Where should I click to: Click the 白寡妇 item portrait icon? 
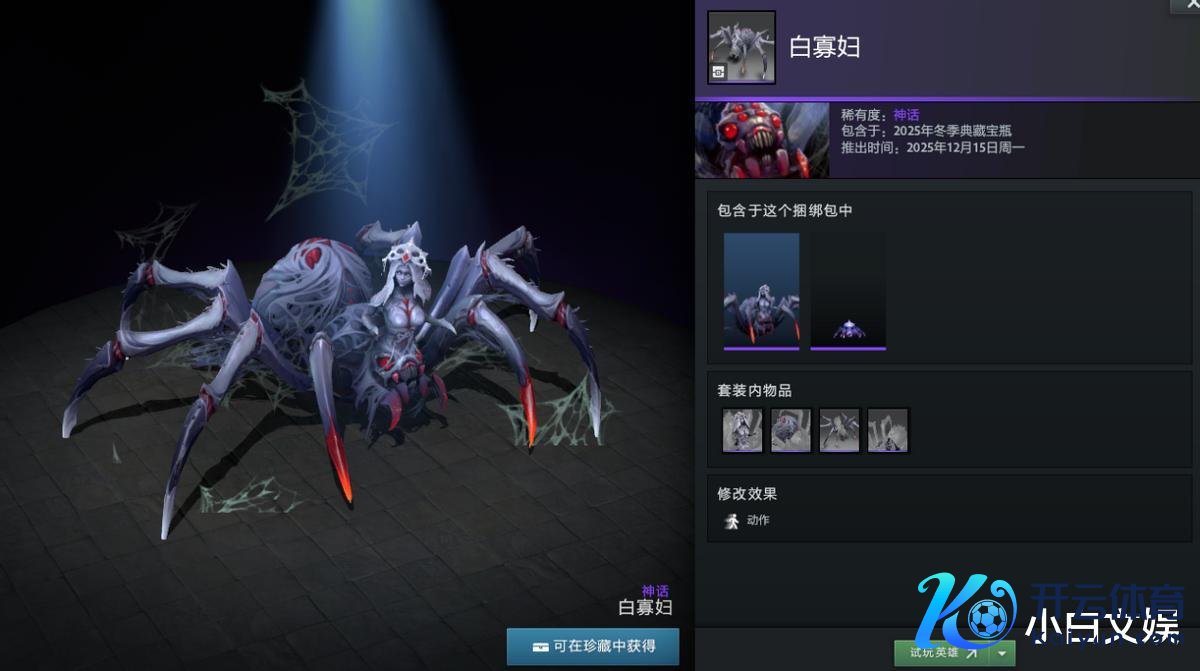click(741, 47)
